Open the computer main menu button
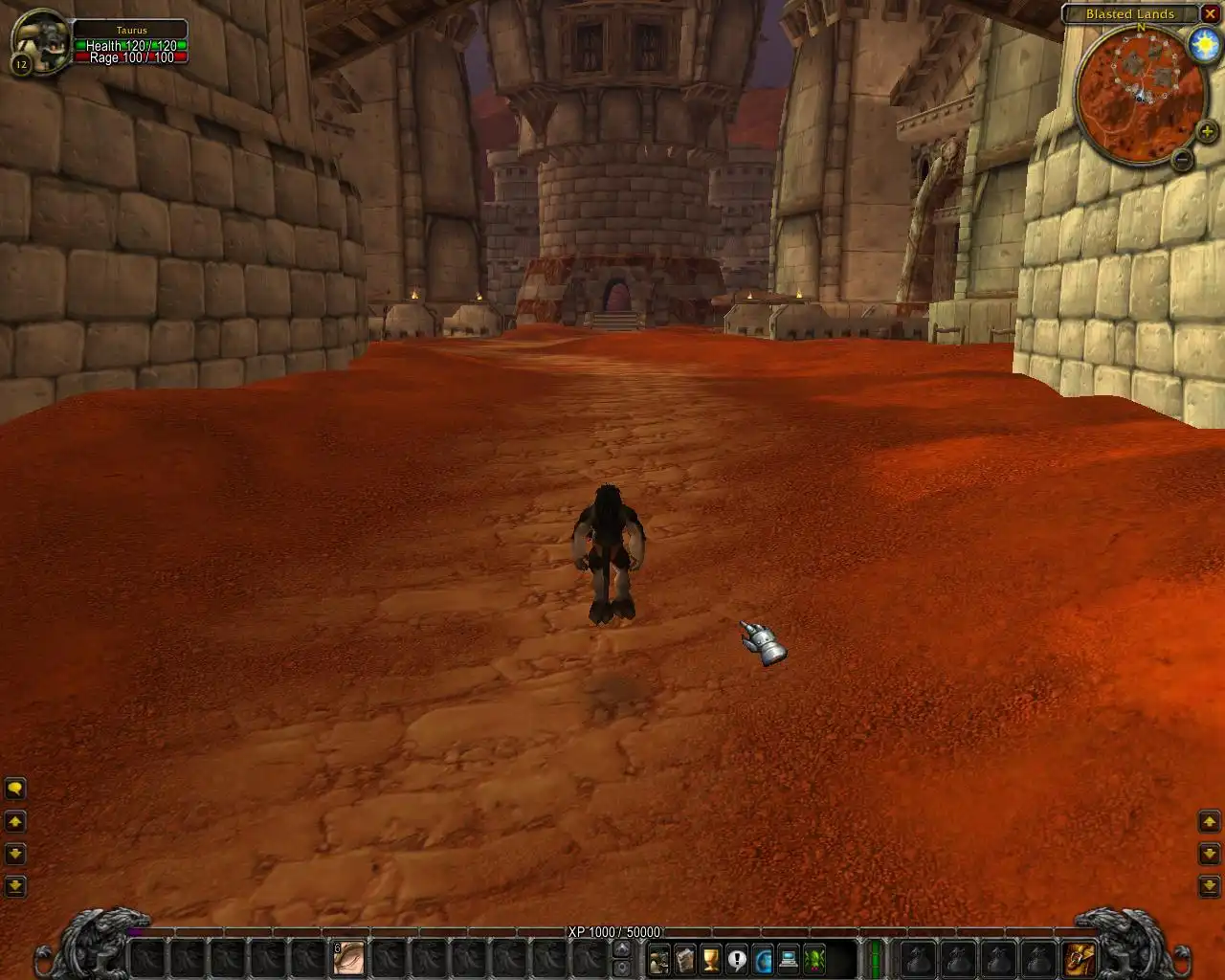 [x=789, y=958]
